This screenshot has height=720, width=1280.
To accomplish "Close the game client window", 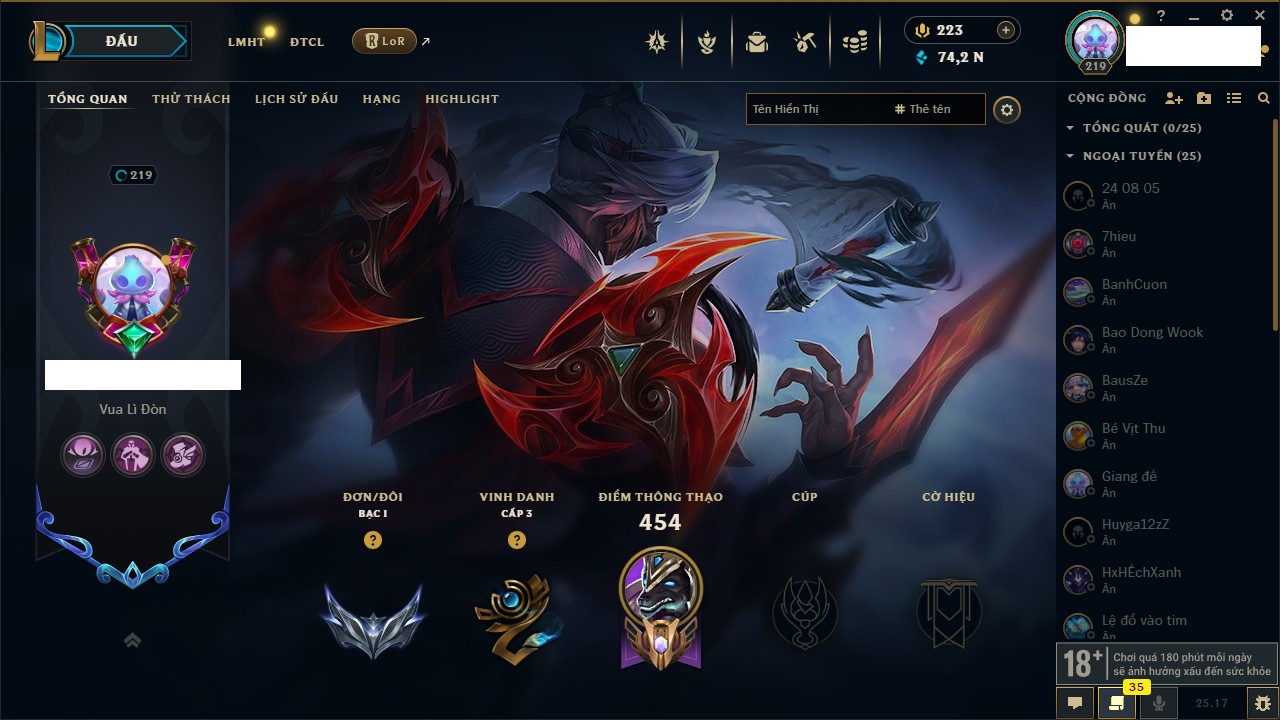I will (1260, 15).
